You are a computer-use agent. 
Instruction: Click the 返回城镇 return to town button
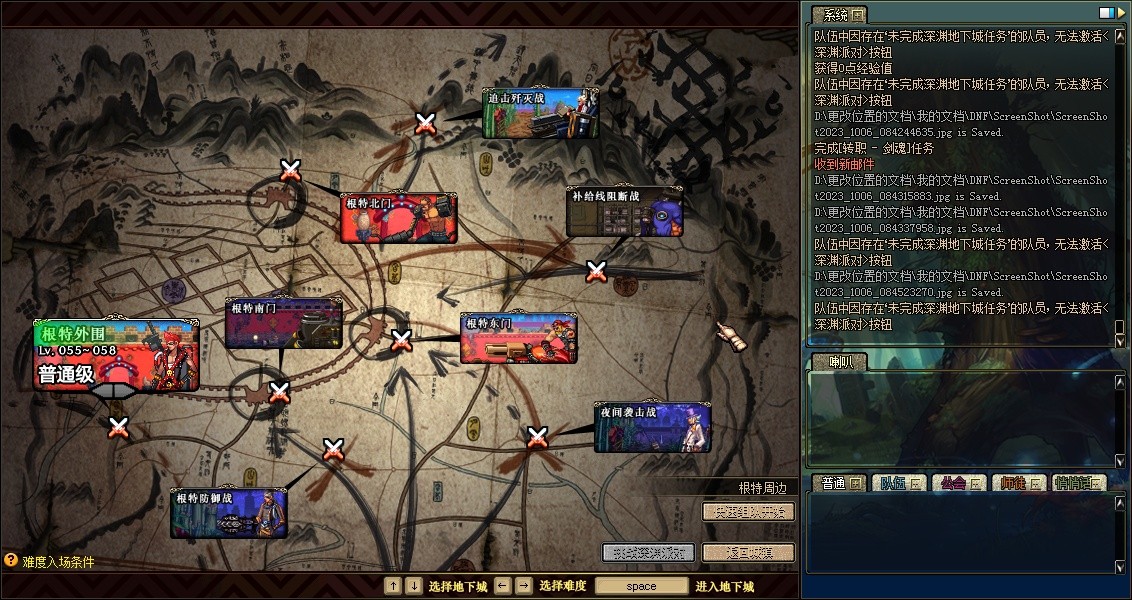tap(748, 552)
